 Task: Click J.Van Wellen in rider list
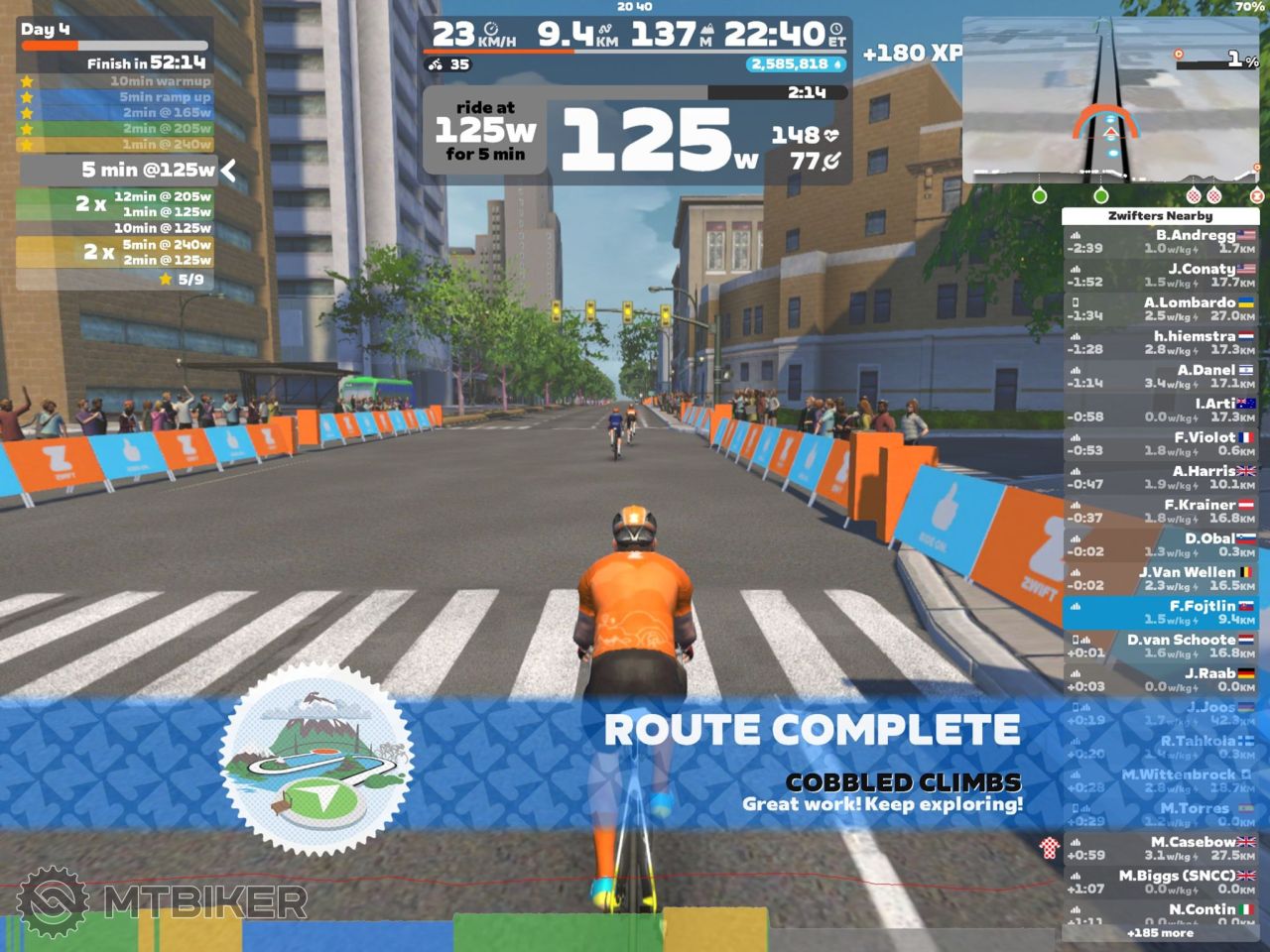click(x=1161, y=579)
